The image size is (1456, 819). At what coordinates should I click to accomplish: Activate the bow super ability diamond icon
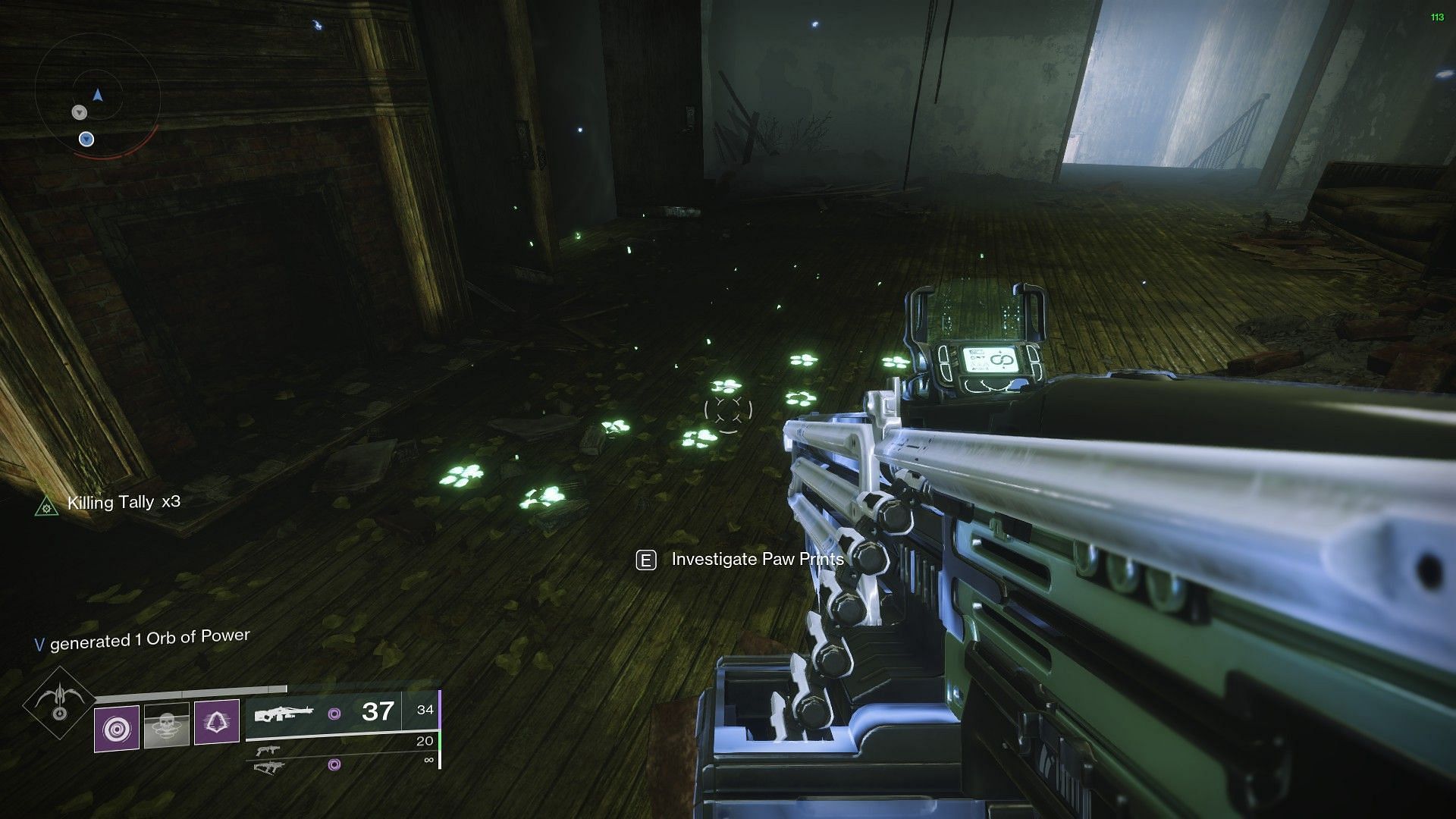click(59, 705)
